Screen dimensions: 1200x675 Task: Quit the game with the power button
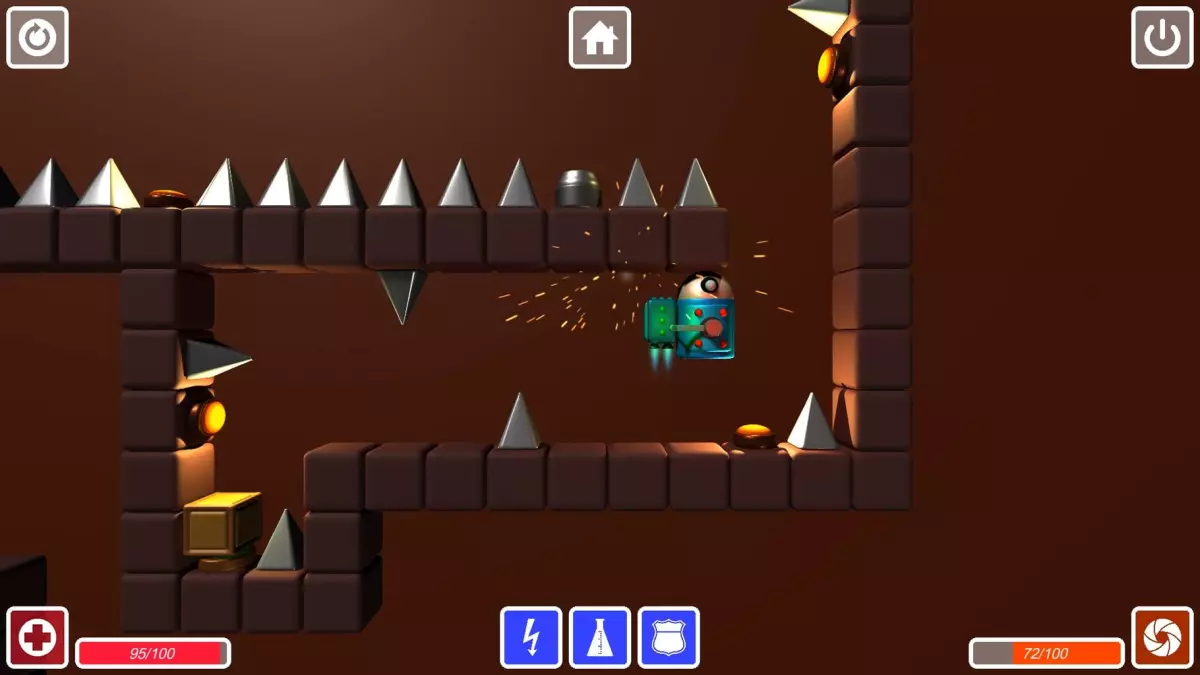[1162, 38]
